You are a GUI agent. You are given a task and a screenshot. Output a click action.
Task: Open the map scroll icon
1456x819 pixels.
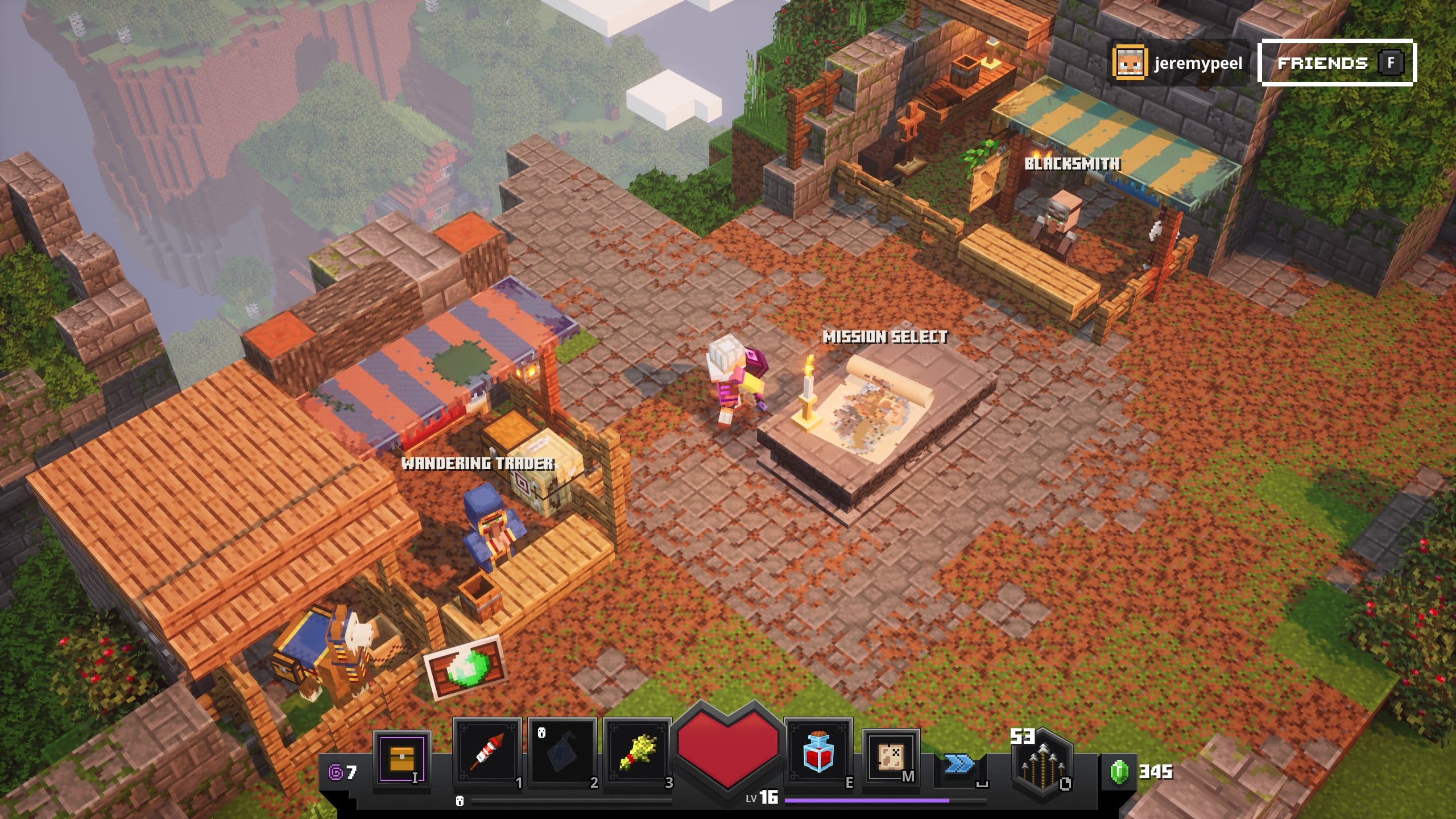pos(891,756)
